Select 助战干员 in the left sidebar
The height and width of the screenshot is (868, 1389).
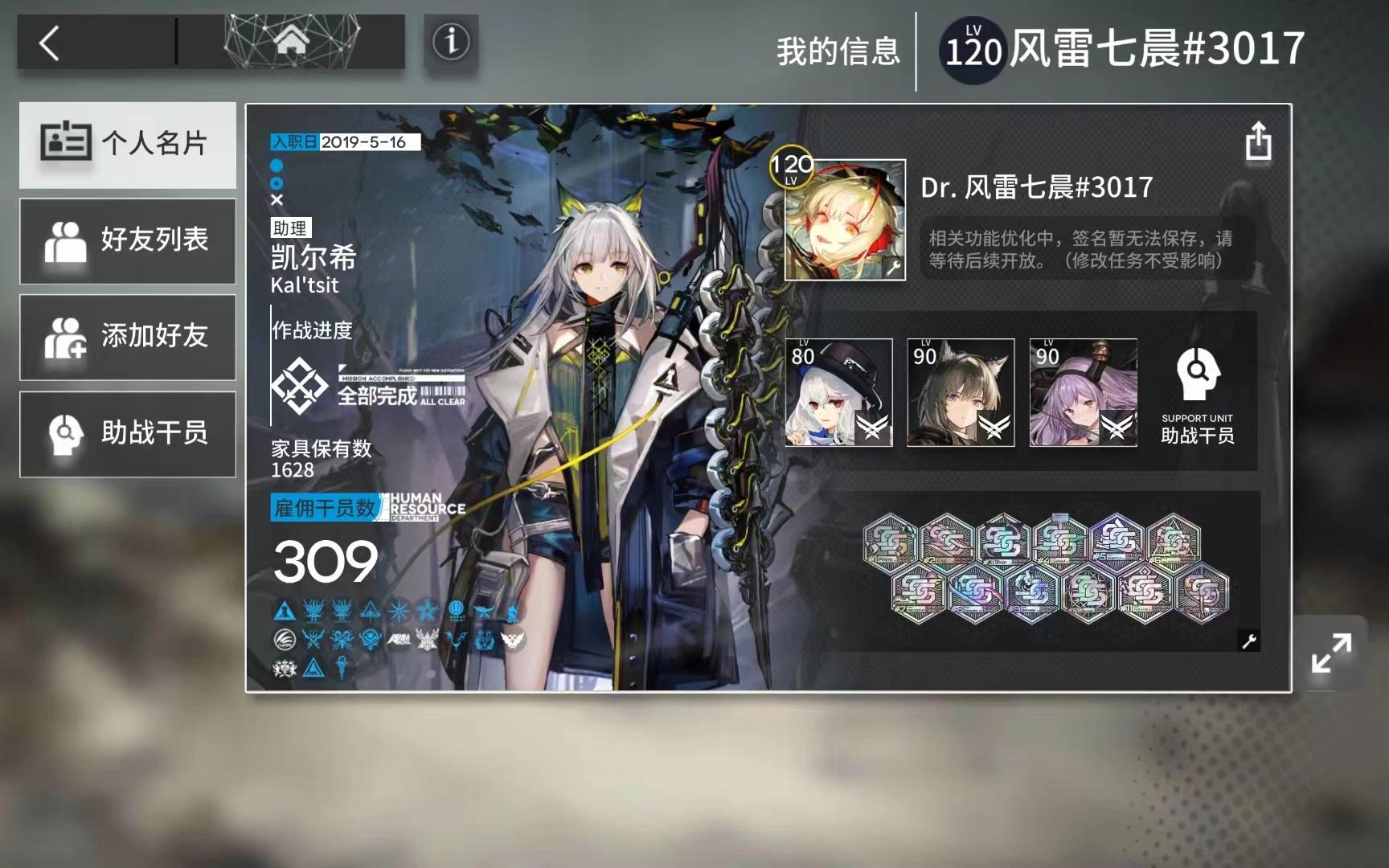coord(128,434)
